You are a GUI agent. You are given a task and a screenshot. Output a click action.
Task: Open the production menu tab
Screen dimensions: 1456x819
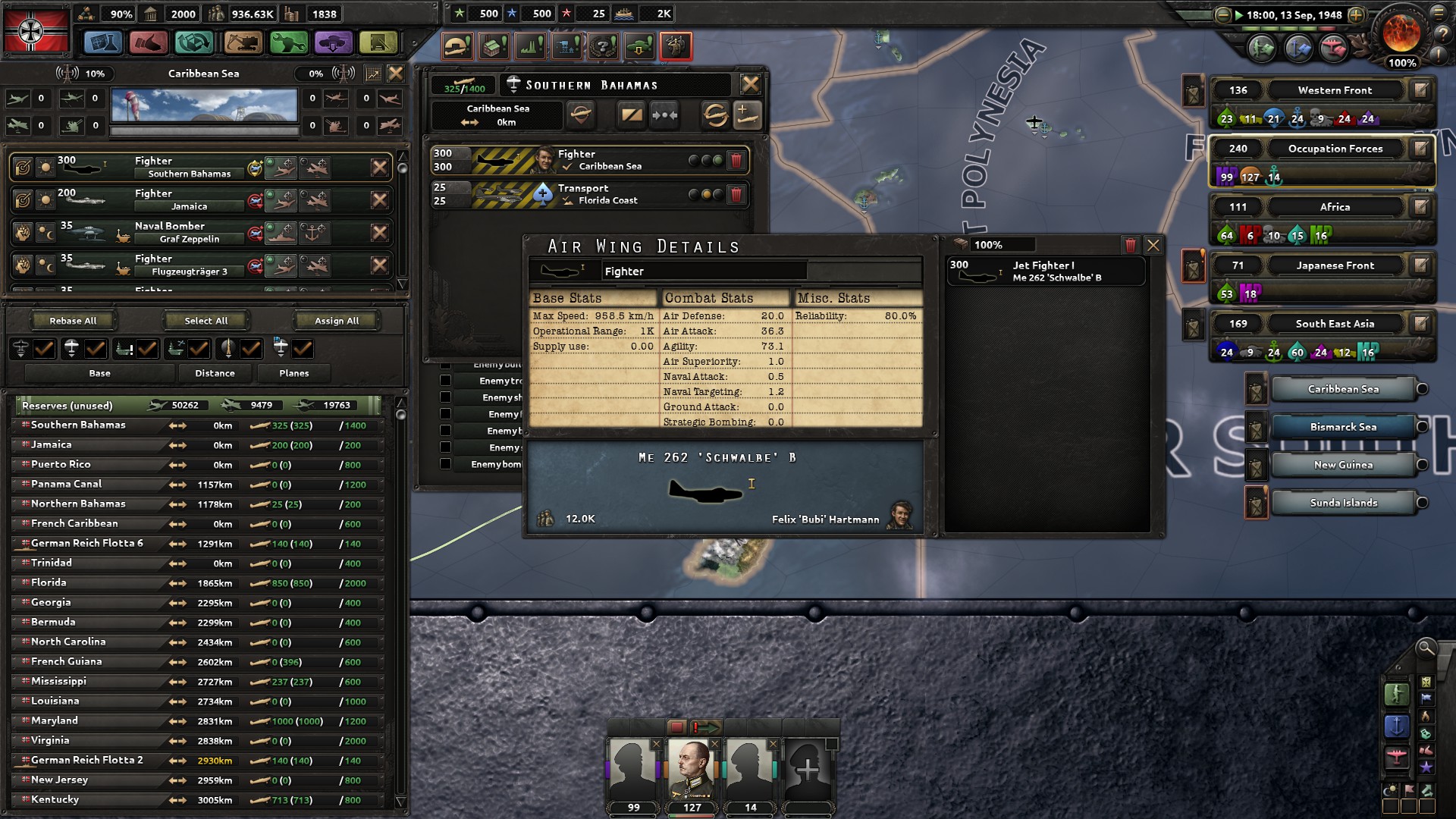click(x=288, y=43)
